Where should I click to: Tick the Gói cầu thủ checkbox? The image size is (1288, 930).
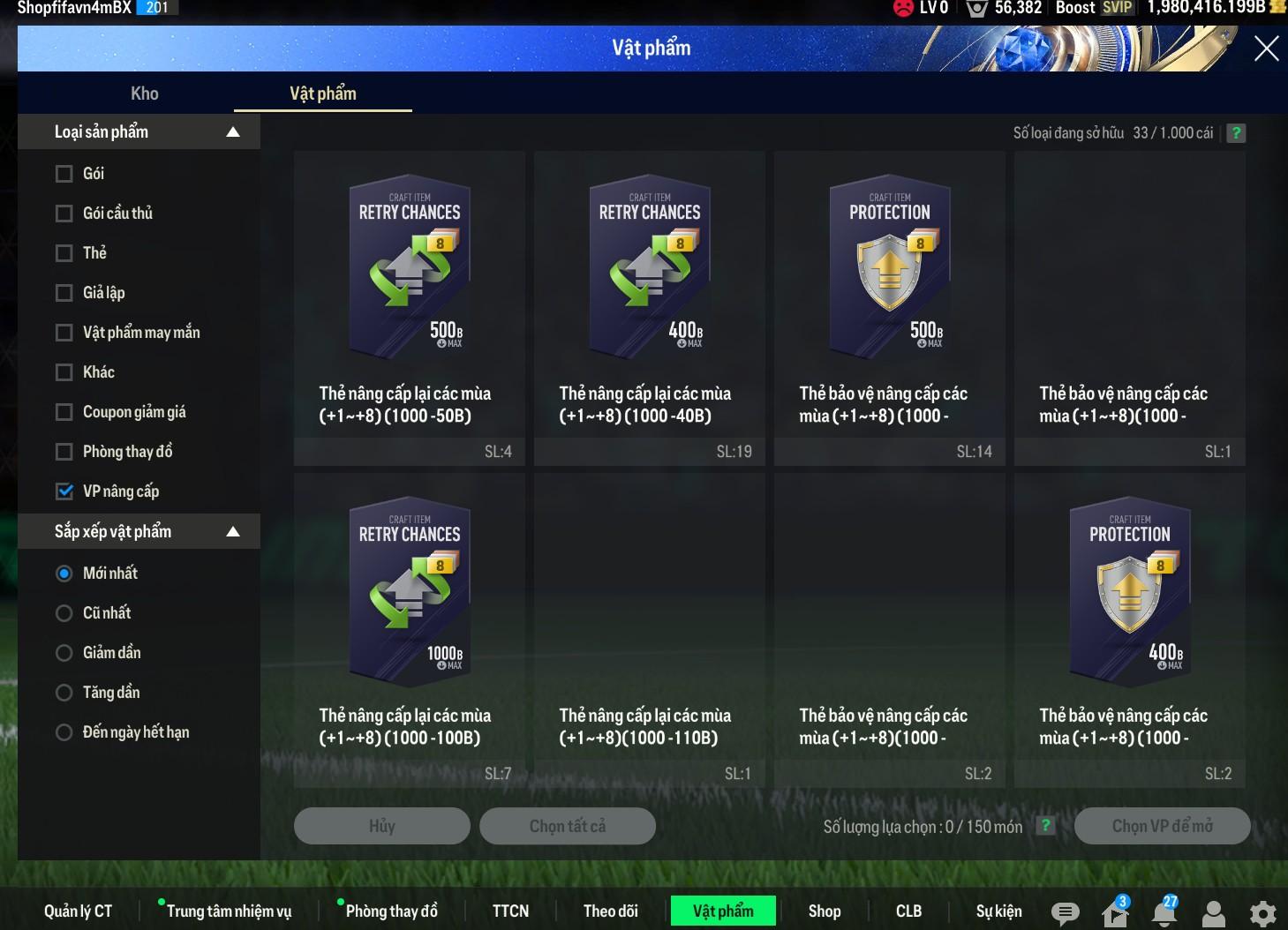pyautogui.click(x=64, y=214)
